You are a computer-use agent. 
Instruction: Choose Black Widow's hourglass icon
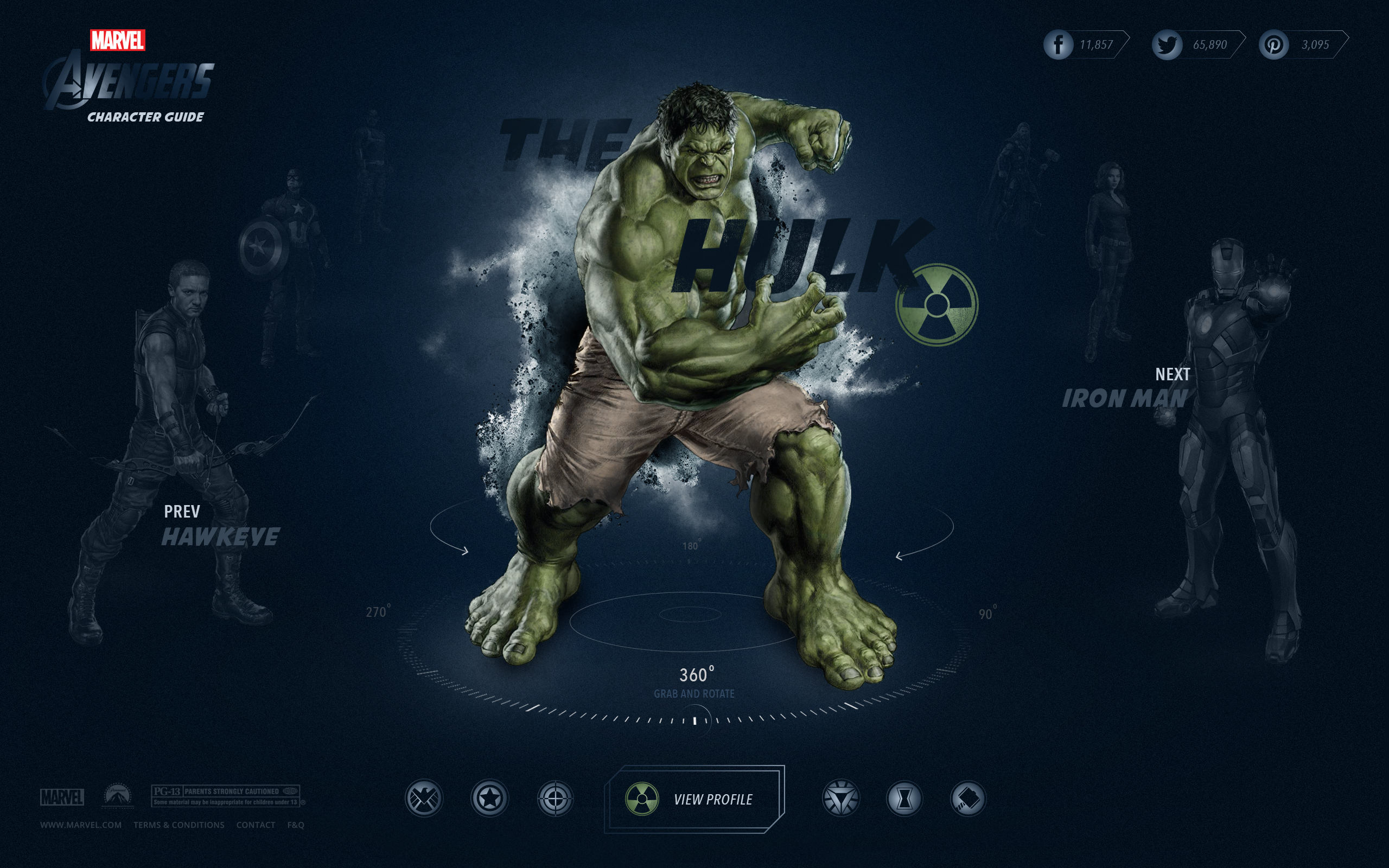pyautogui.click(x=904, y=799)
